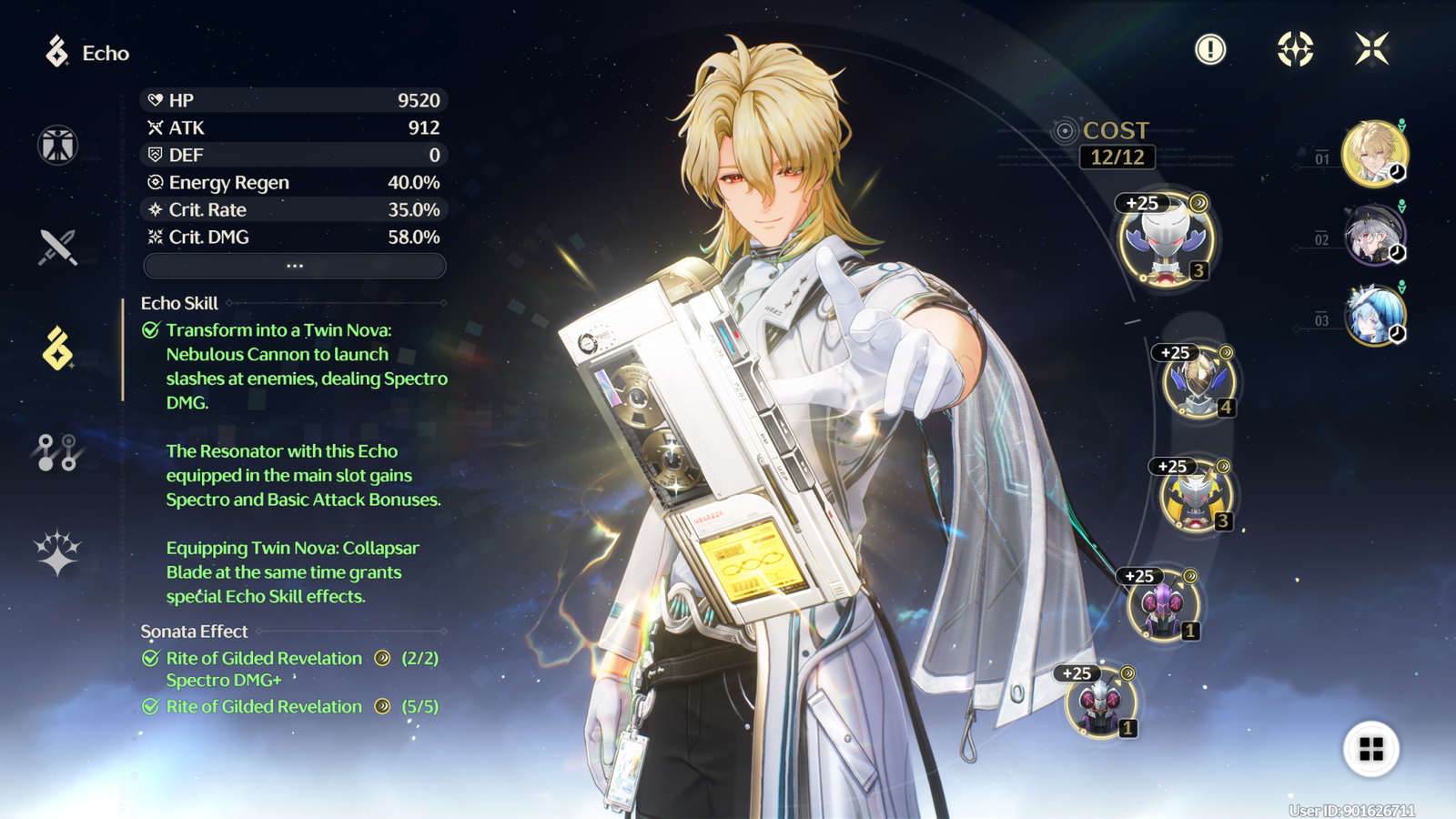Select the upper cost 1 echo slot
The height and width of the screenshot is (819, 1456).
(1163, 604)
